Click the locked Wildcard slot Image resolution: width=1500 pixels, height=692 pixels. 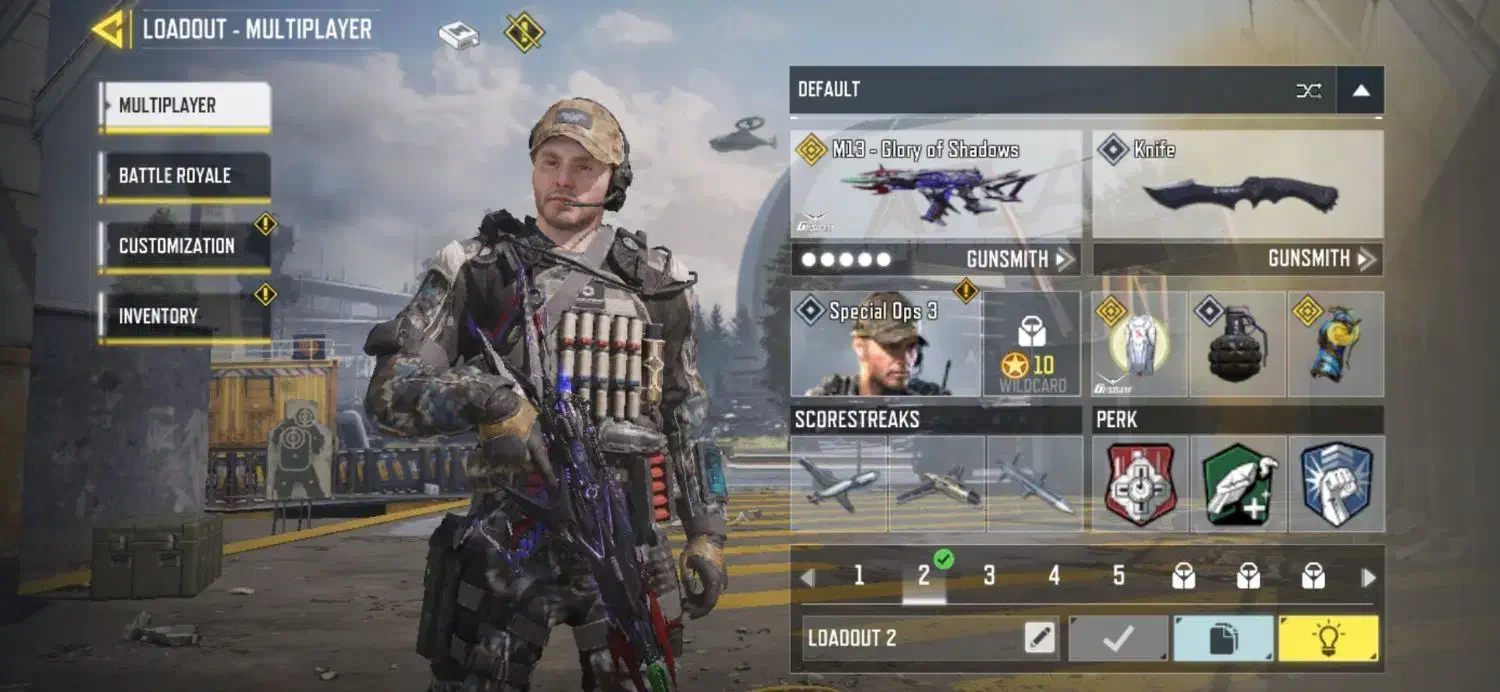(x=1032, y=345)
